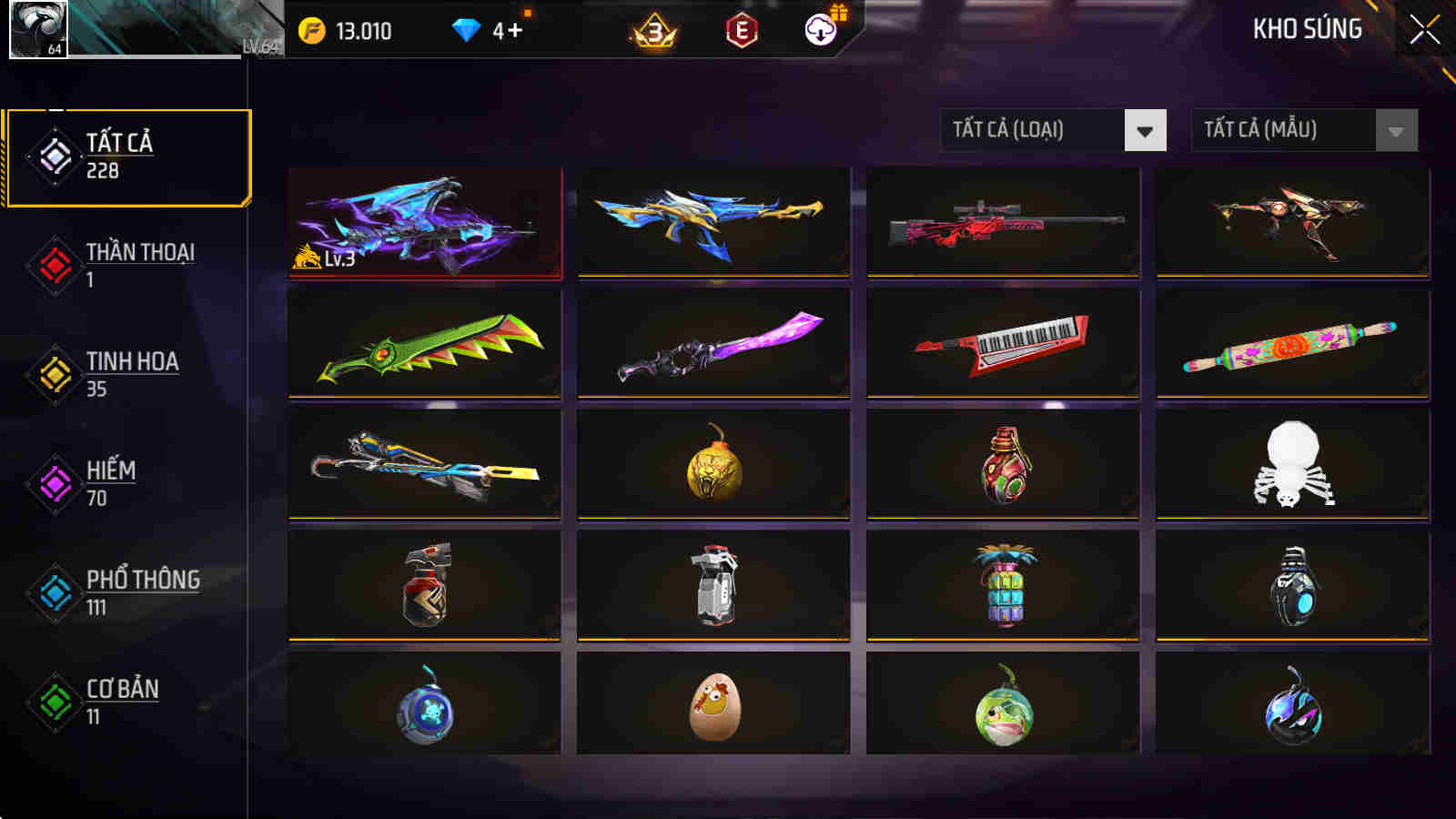Click the gold coin currency icon
1456x819 pixels.
tap(312, 30)
